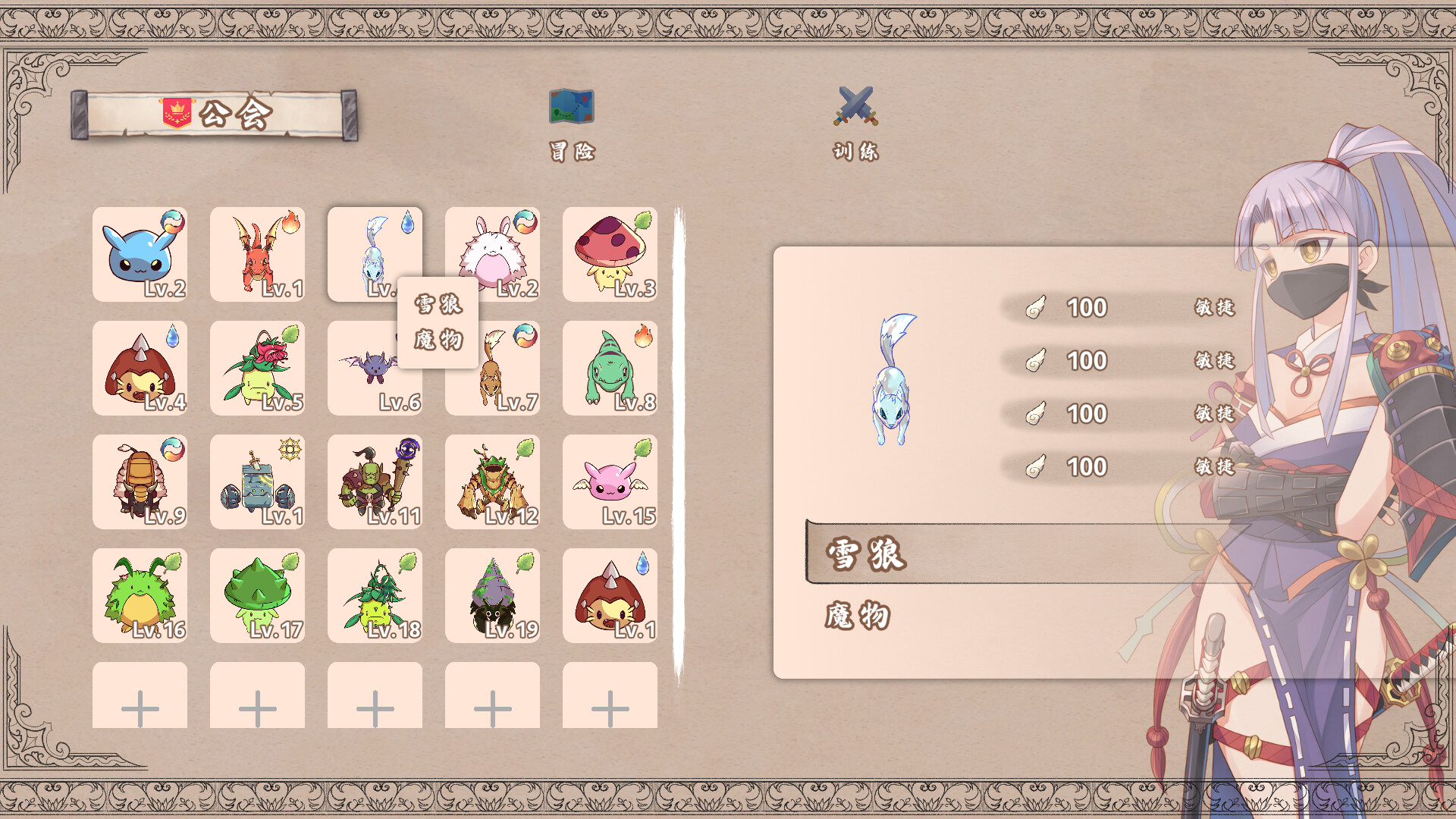Select the red mushroom monster Lv.3
Viewport: 1456px width, 819px height.
(610, 255)
